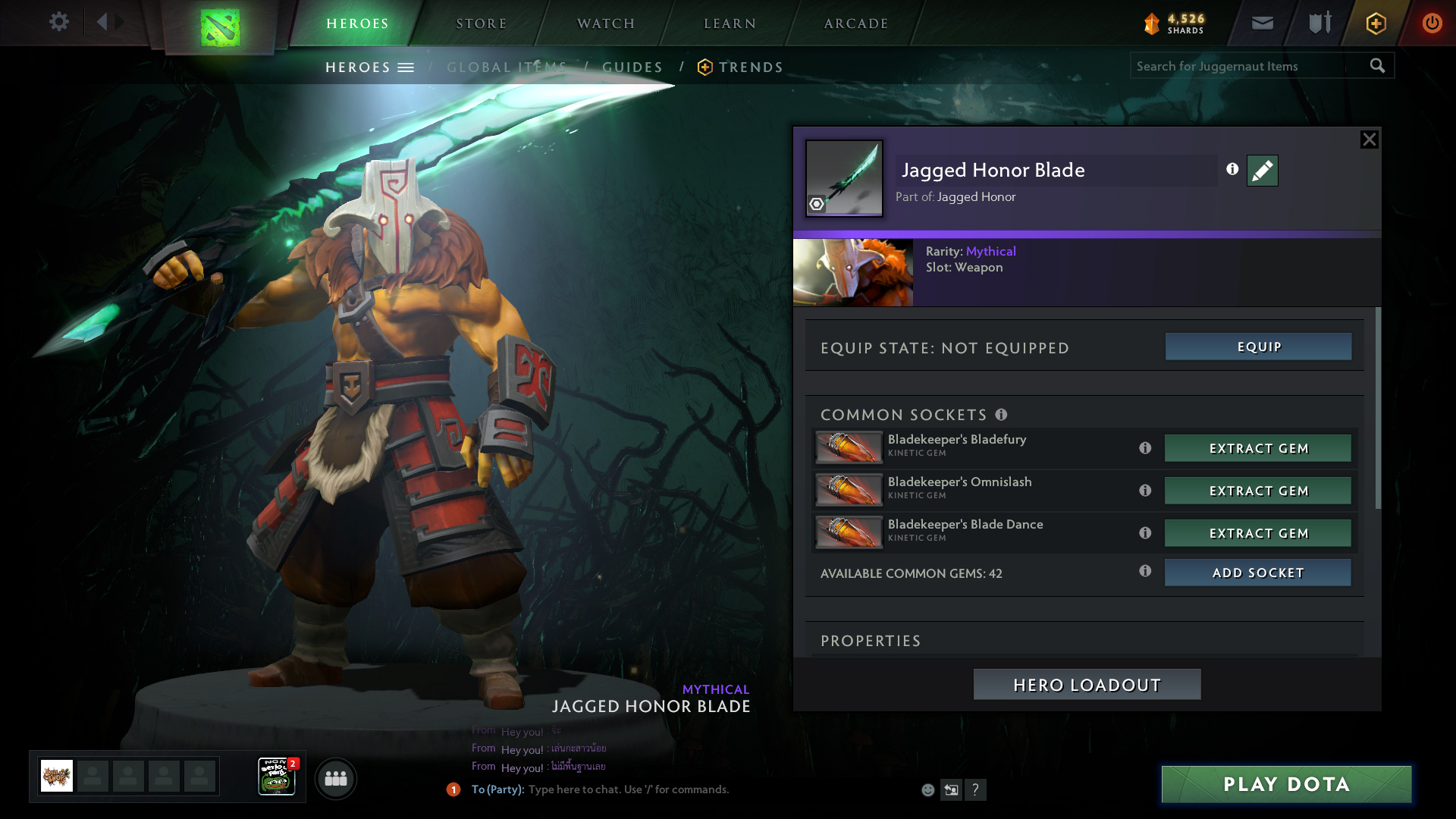Image resolution: width=1456 pixels, height=819 pixels.
Task: Start matchmaking with Play Dota
Action: (x=1286, y=784)
